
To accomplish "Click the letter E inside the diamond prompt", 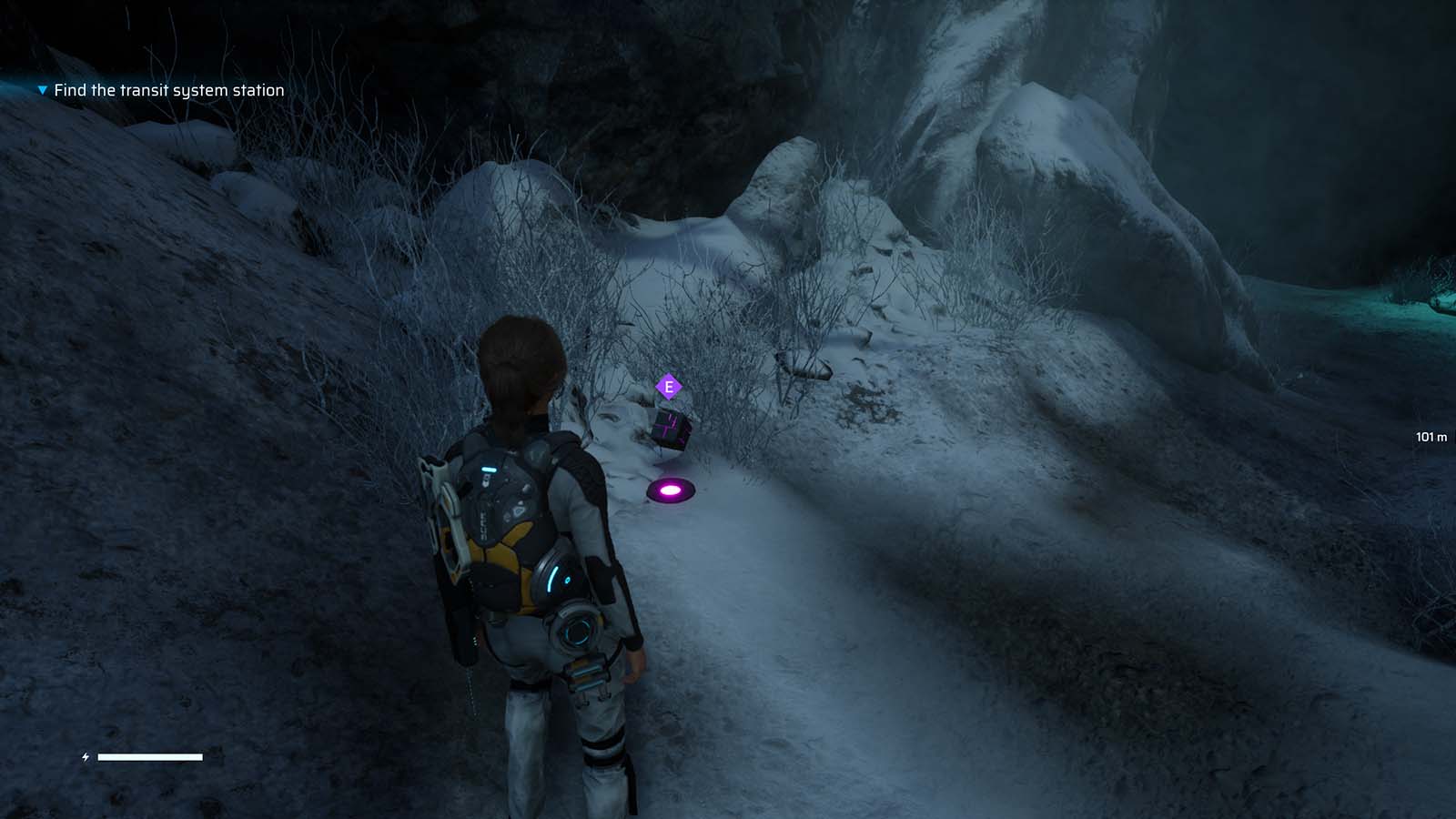I will [x=669, y=386].
